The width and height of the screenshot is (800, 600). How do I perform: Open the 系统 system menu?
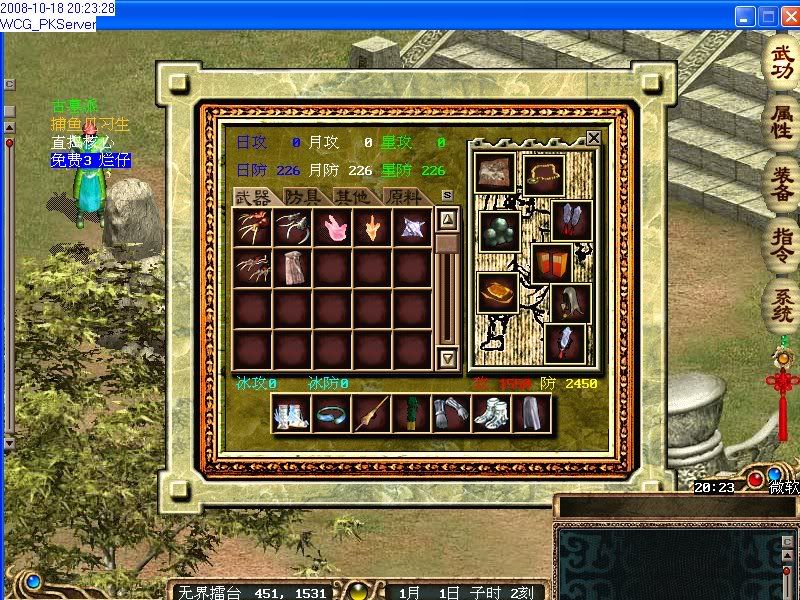pyautogui.click(x=780, y=302)
